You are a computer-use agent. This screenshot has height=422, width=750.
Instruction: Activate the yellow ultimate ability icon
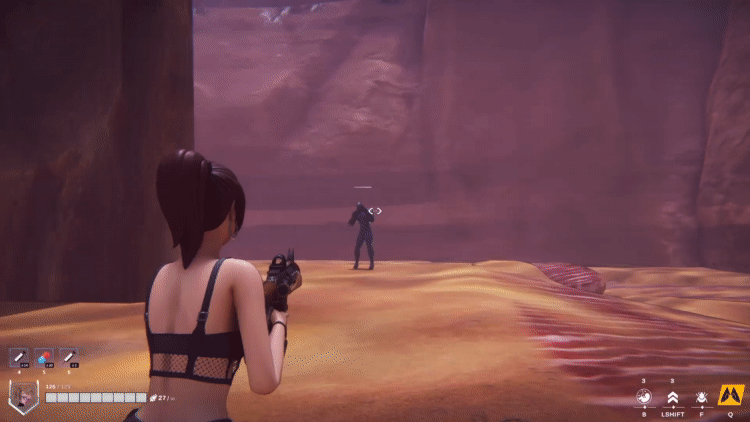(730, 395)
